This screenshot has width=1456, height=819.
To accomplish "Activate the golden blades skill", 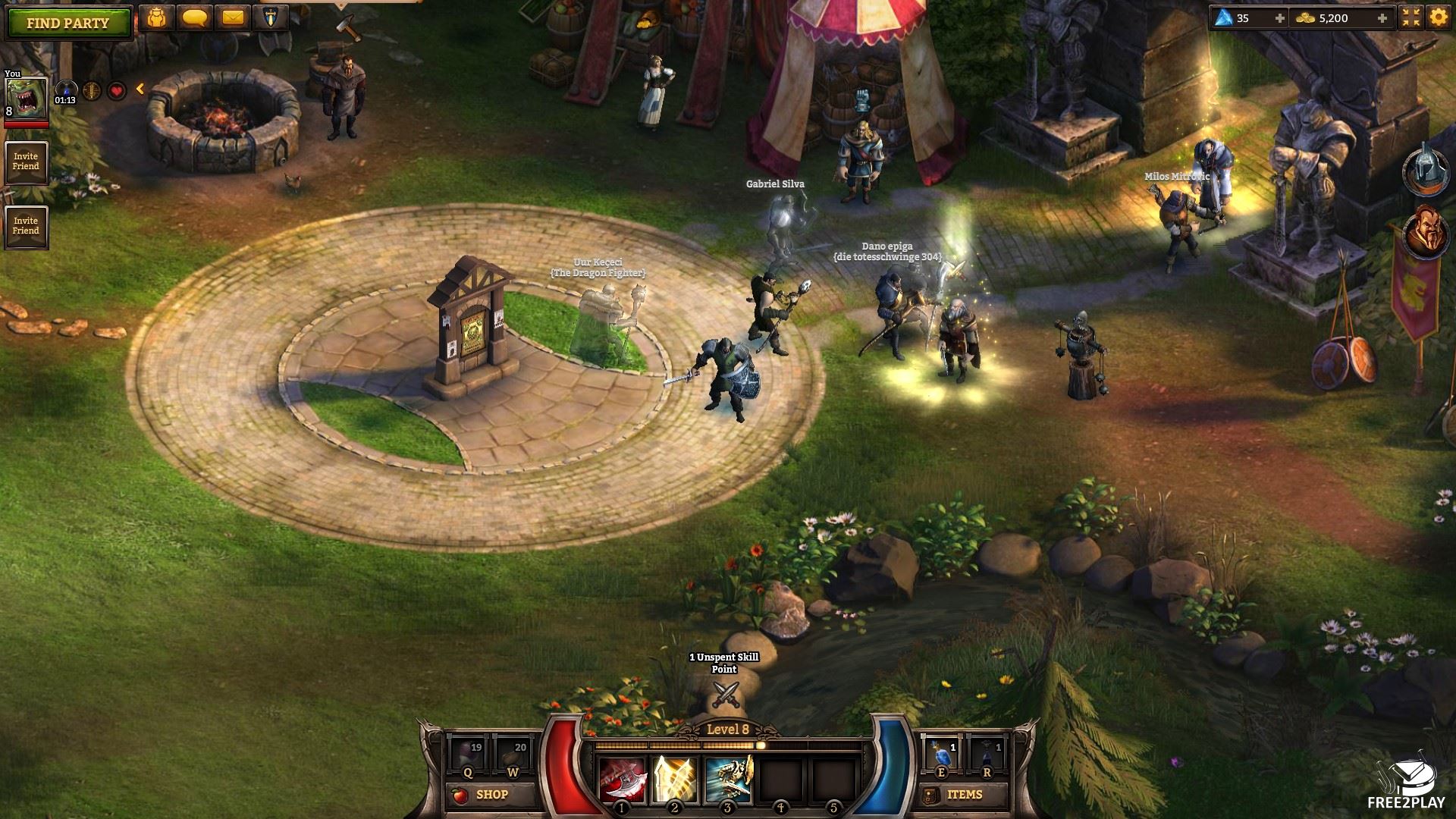I will (x=675, y=780).
